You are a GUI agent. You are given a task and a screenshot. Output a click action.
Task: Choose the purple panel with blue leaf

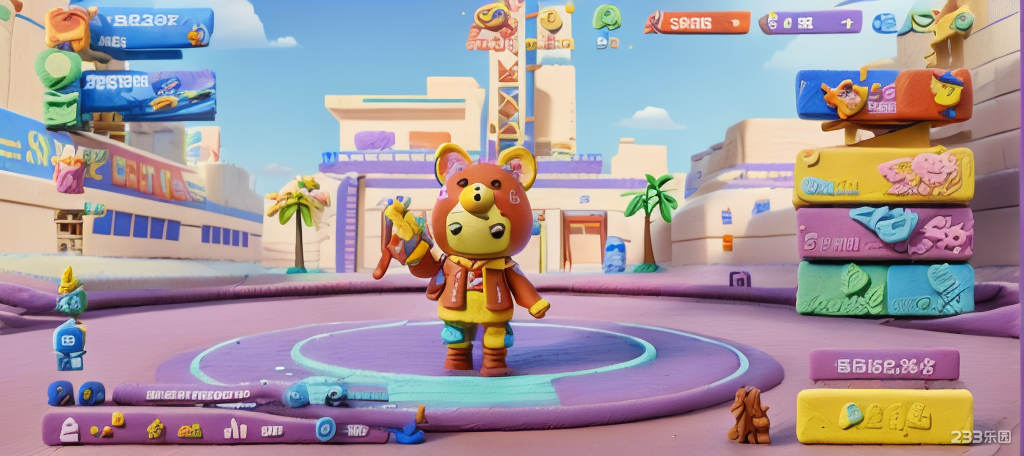click(884, 233)
